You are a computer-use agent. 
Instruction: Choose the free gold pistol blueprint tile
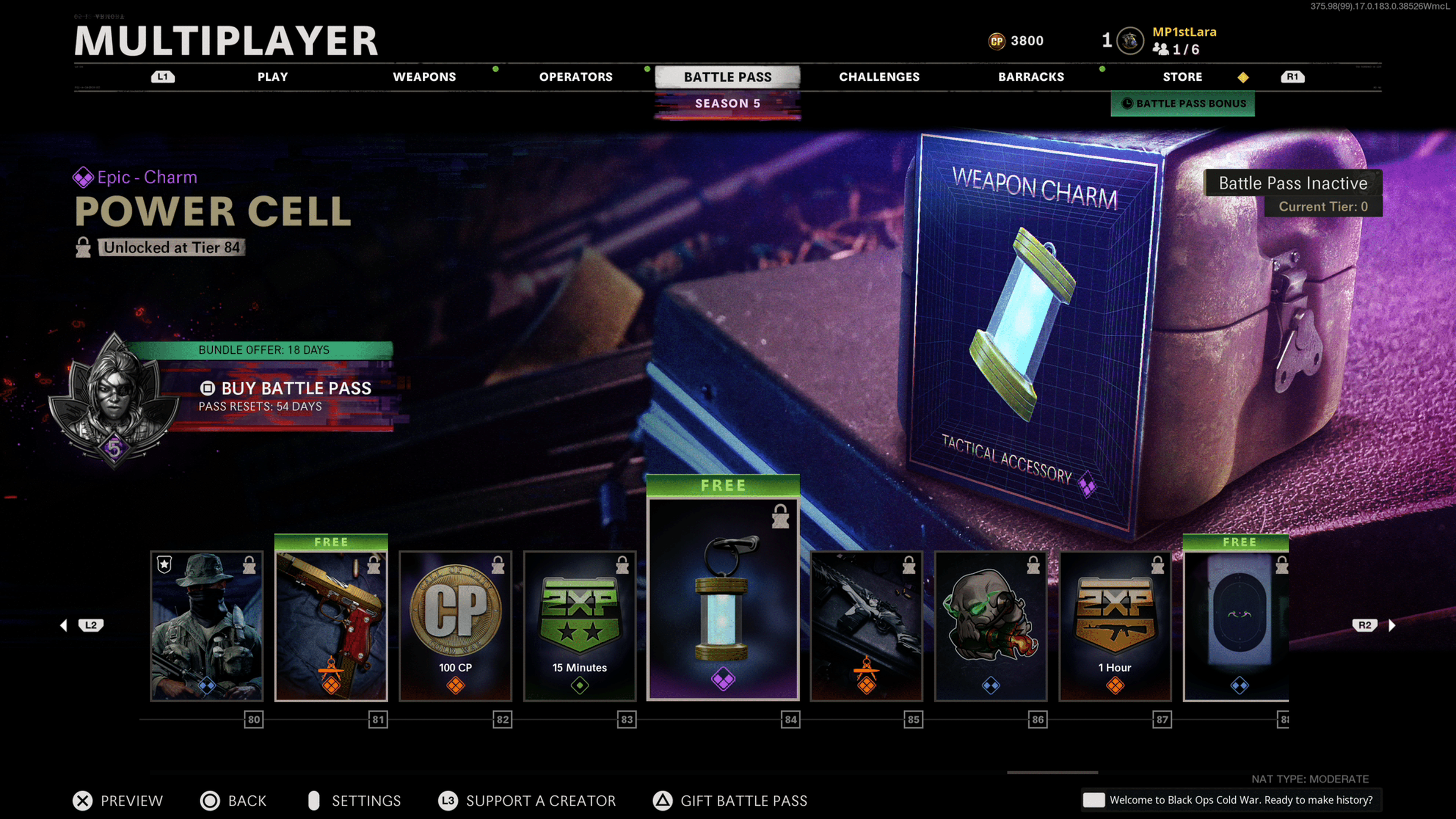(x=331, y=626)
